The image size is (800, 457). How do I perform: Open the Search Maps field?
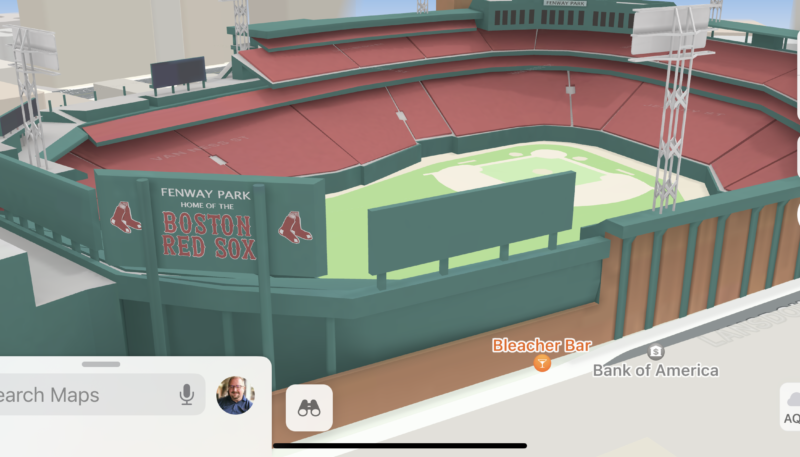coord(80,395)
